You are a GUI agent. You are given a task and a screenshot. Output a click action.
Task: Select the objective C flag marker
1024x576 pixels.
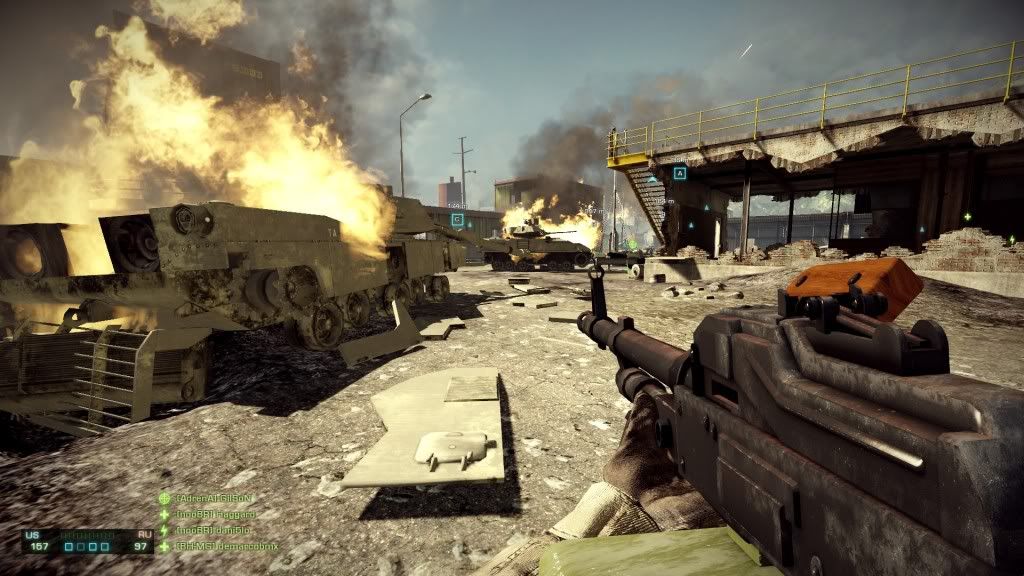pos(457,219)
